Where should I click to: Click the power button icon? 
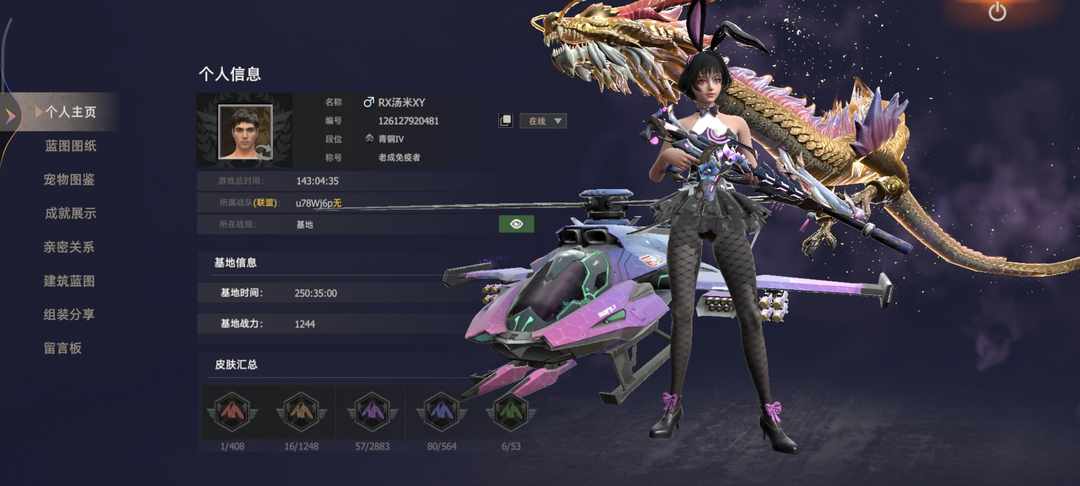tap(997, 12)
